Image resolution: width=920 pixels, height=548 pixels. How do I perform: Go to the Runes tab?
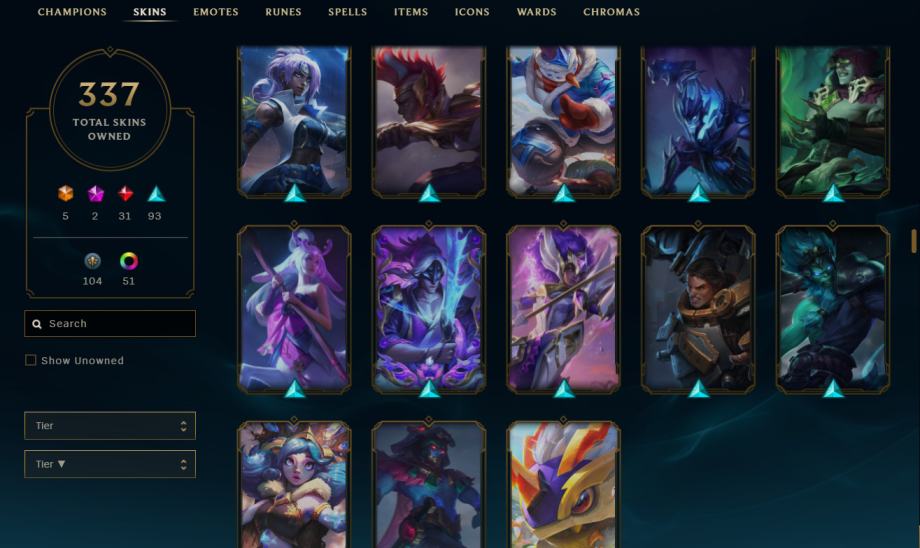[283, 12]
